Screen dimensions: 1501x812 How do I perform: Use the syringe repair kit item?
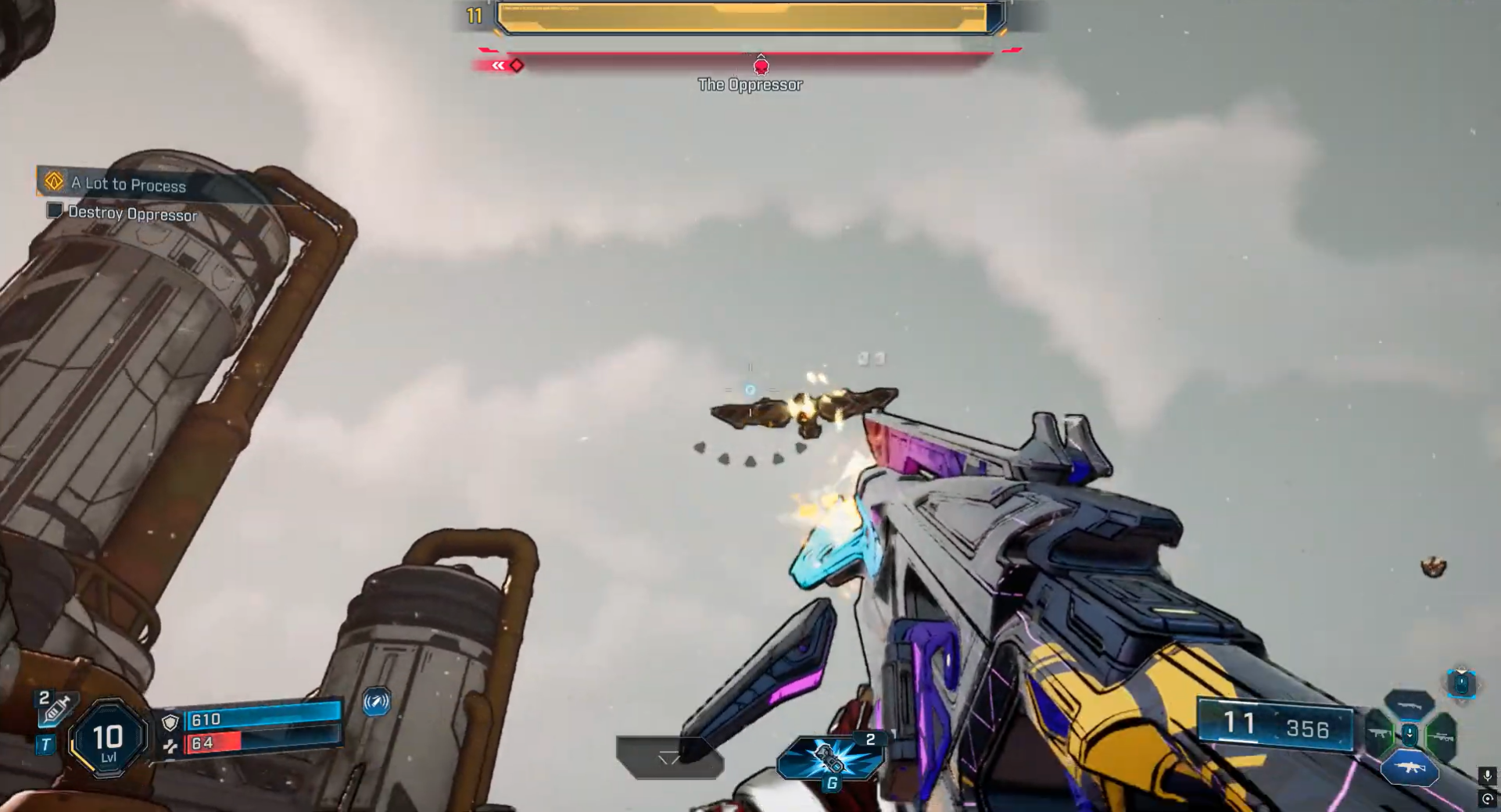(x=57, y=710)
